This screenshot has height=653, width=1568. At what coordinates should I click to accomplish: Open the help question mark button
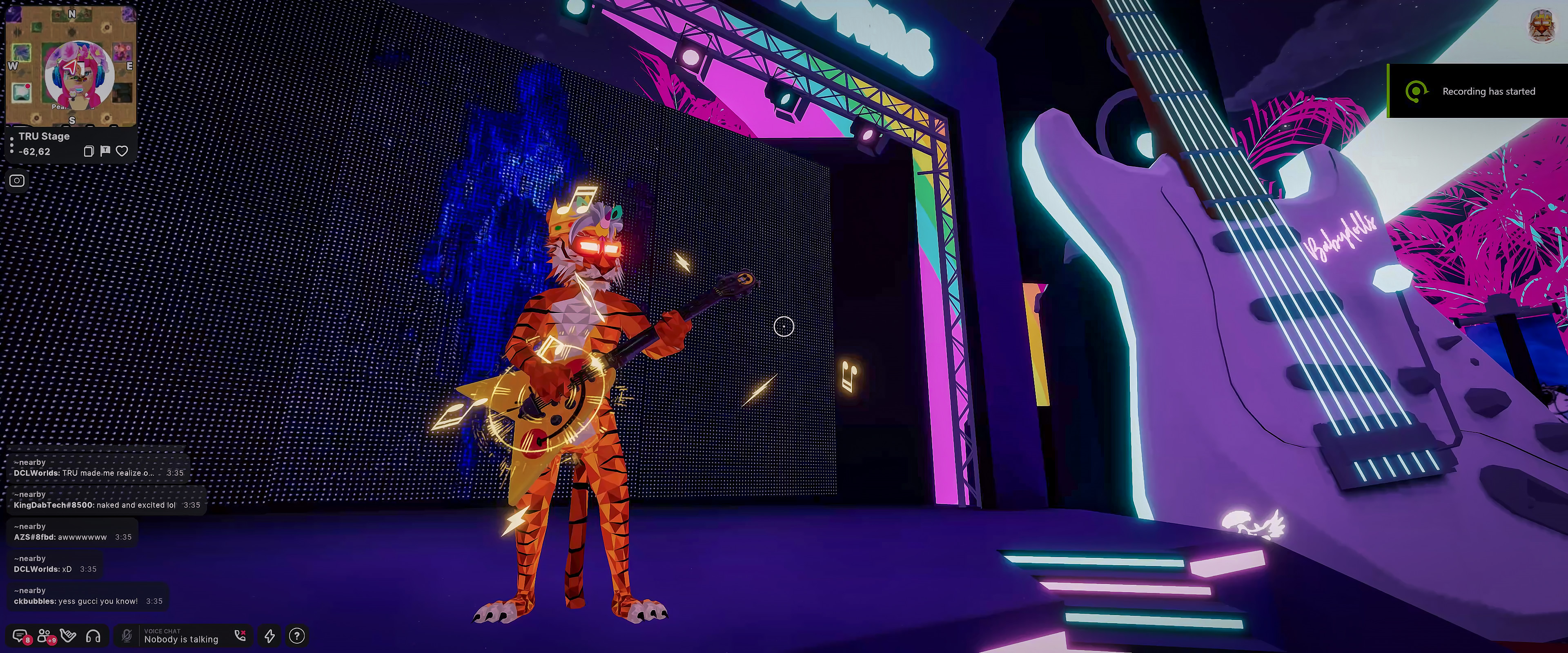click(296, 636)
